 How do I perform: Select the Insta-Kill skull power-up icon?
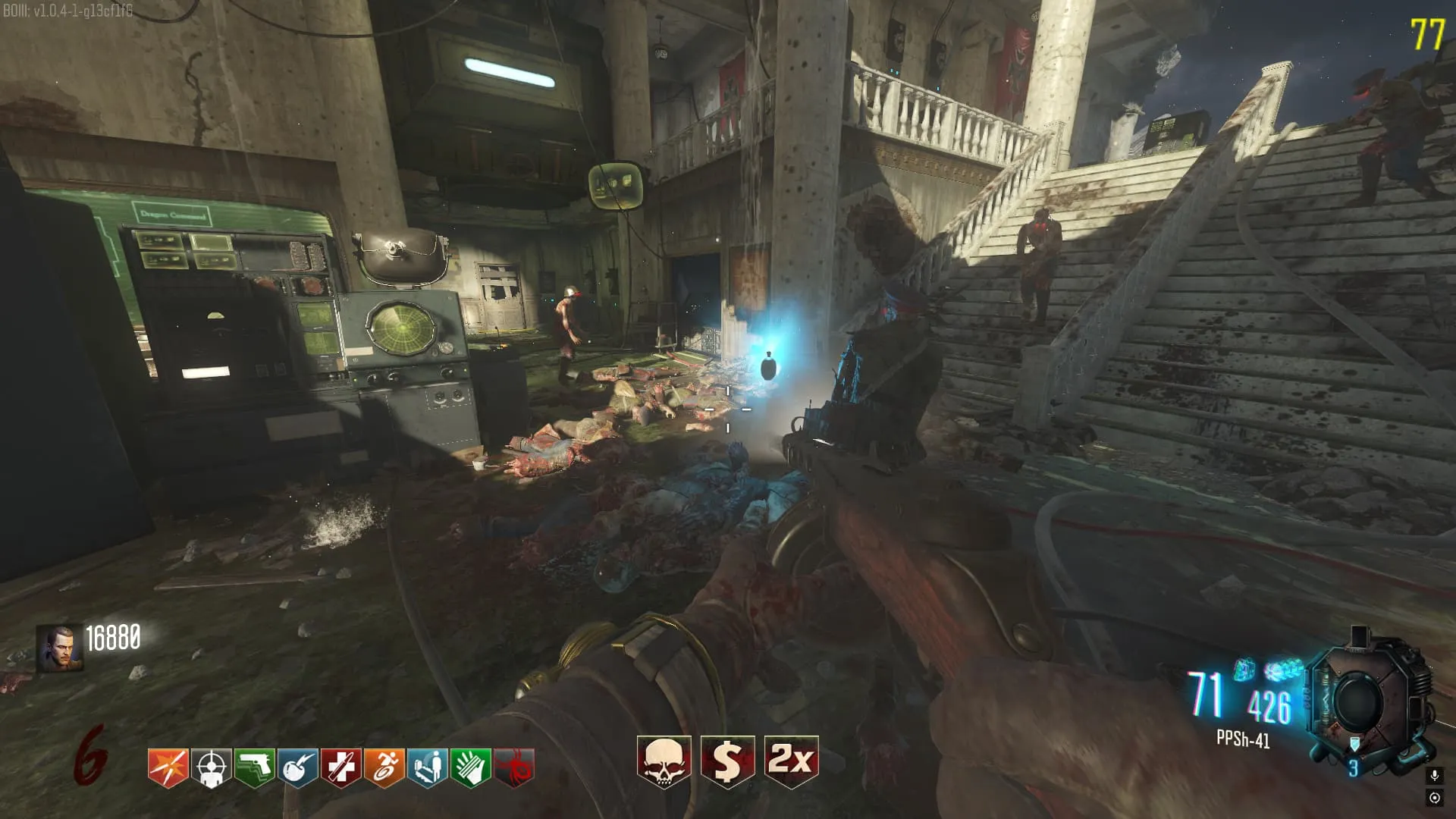[664, 761]
